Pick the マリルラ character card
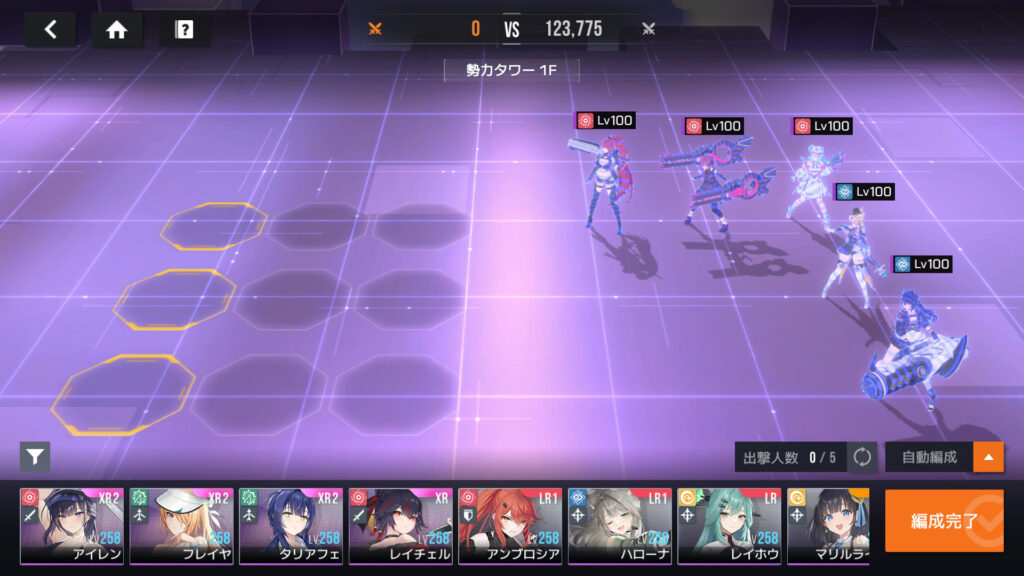The width and height of the screenshot is (1024, 576). click(x=828, y=526)
